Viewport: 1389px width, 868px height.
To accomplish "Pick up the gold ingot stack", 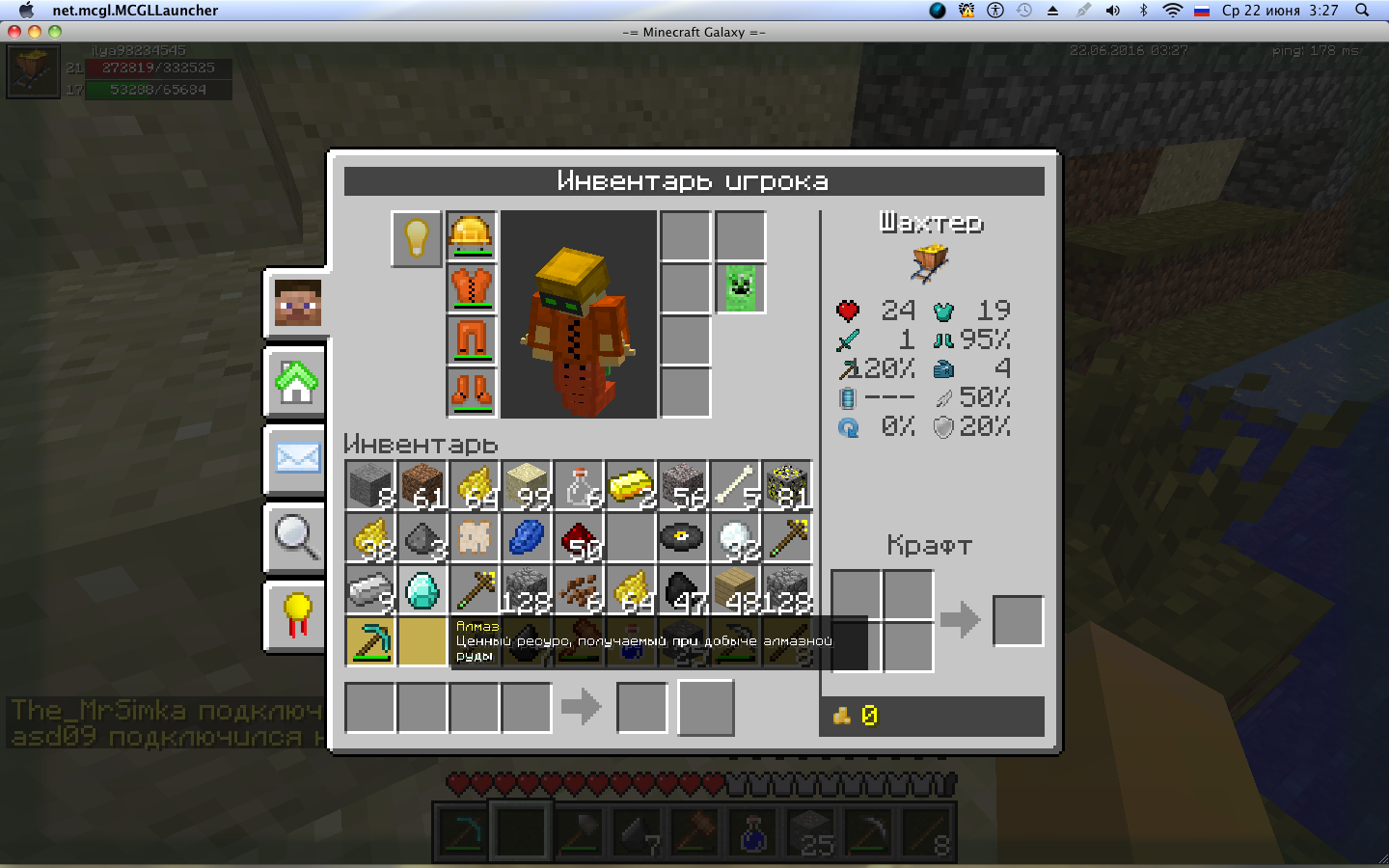I will coord(631,485).
